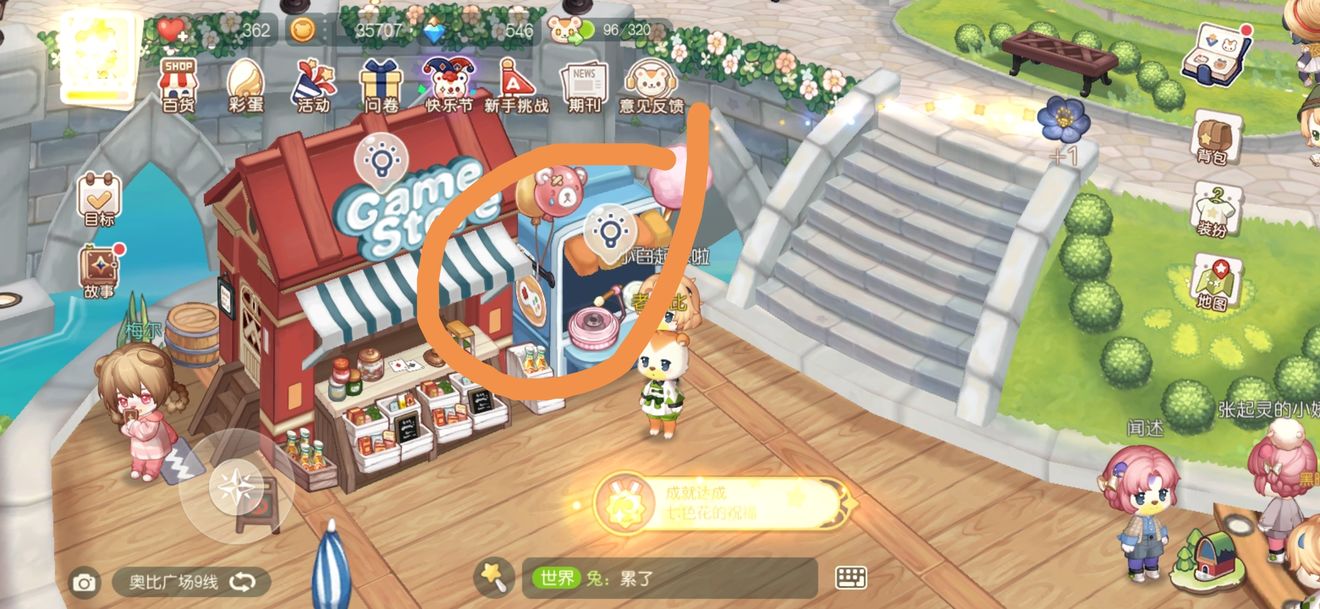Tap the camera screenshot button
The height and width of the screenshot is (609, 1320).
point(84,582)
